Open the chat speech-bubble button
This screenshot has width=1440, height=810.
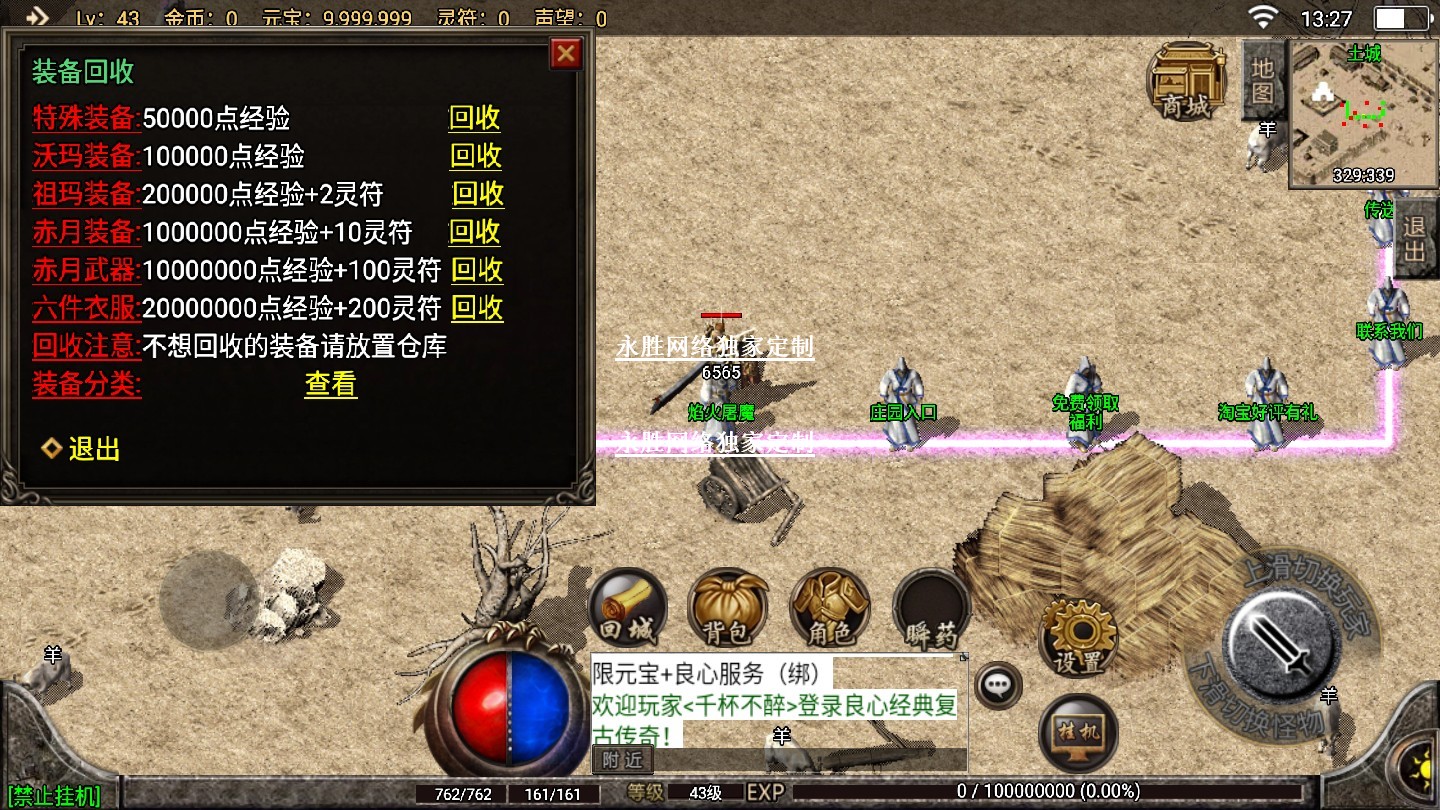(x=997, y=686)
